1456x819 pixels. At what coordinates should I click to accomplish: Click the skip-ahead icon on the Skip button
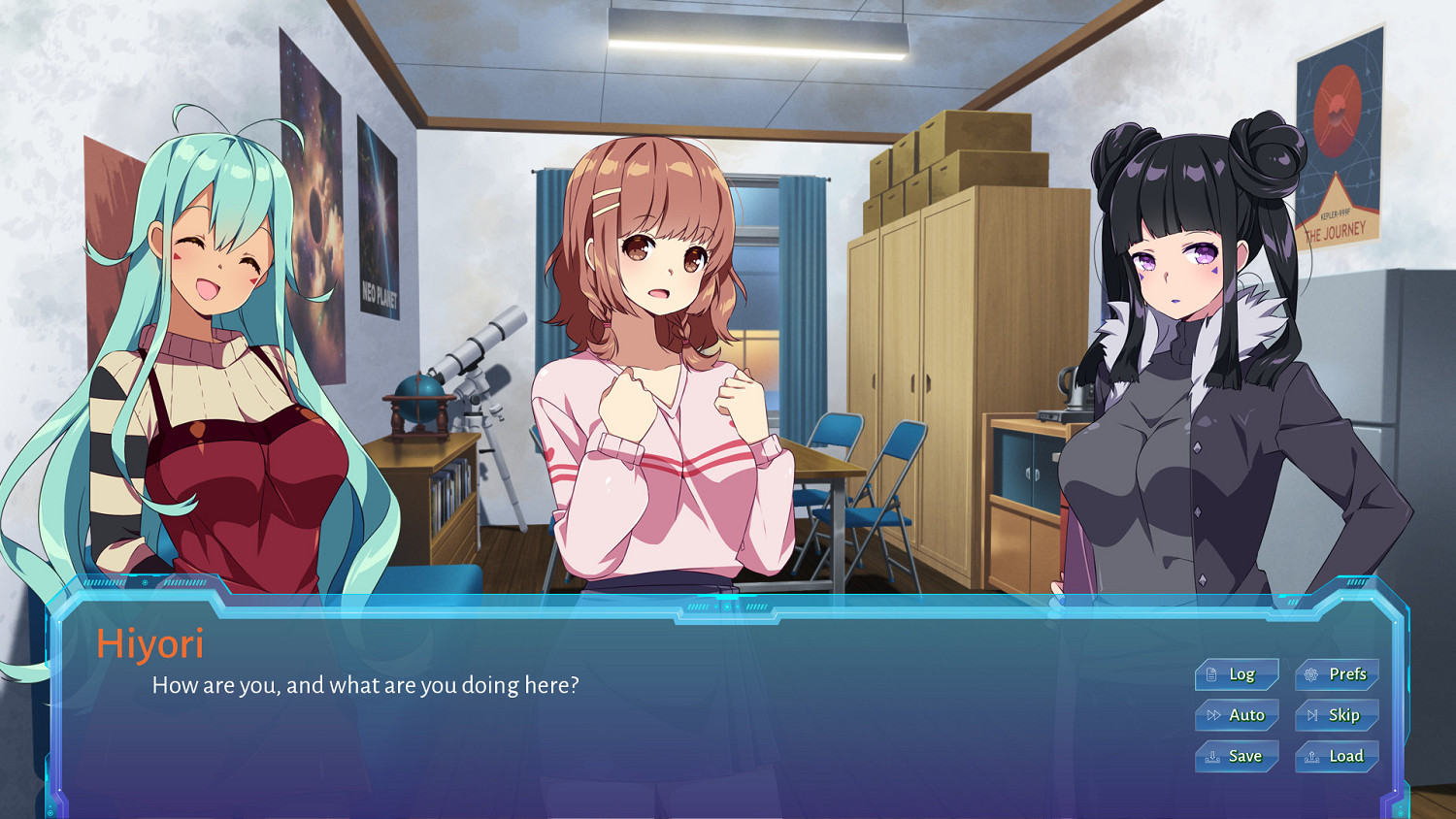[x=1312, y=715]
